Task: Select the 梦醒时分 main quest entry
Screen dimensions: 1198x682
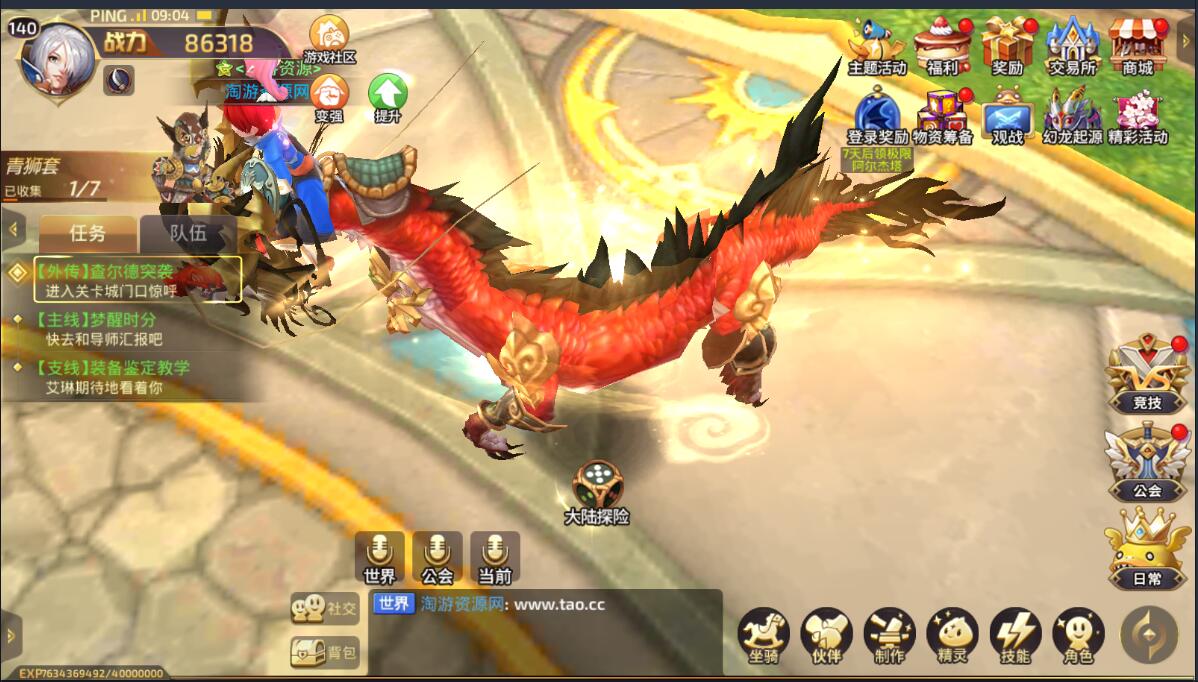Action: click(x=110, y=329)
